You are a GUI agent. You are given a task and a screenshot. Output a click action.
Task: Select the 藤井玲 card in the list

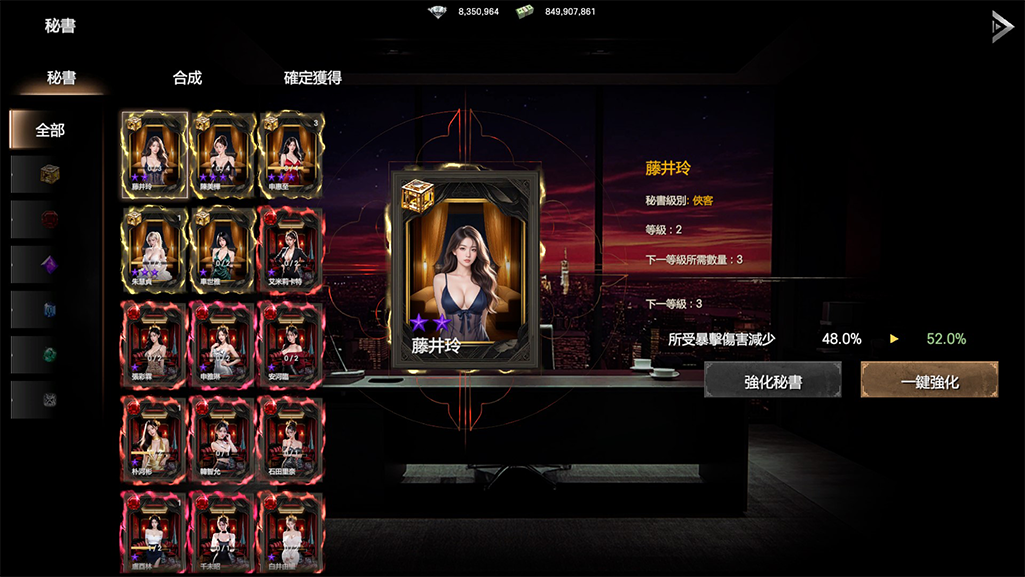point(154,152)
